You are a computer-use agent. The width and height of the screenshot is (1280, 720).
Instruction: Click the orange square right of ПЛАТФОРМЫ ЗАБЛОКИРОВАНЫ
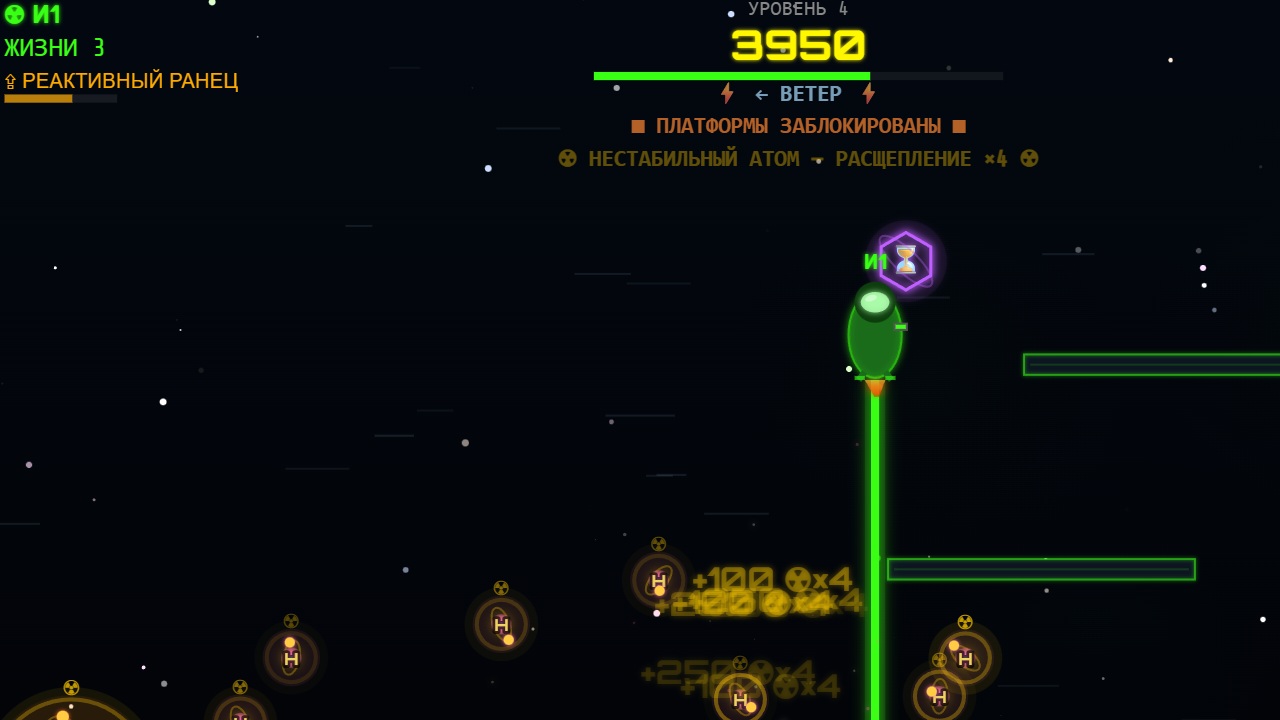(x=959, y=125)
